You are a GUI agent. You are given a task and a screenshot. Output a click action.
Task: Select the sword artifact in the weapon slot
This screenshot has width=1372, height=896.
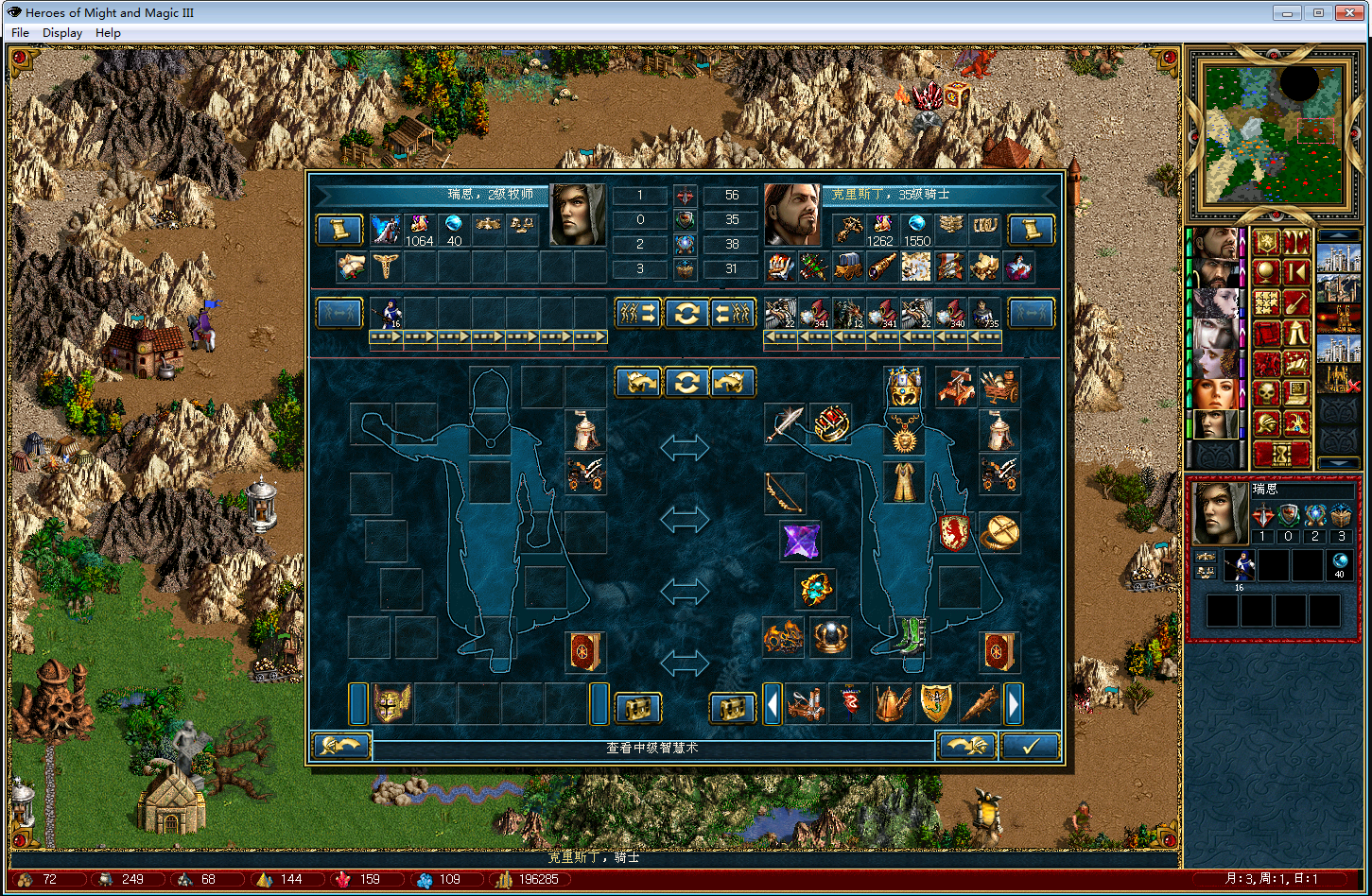(x=784, y=424)
